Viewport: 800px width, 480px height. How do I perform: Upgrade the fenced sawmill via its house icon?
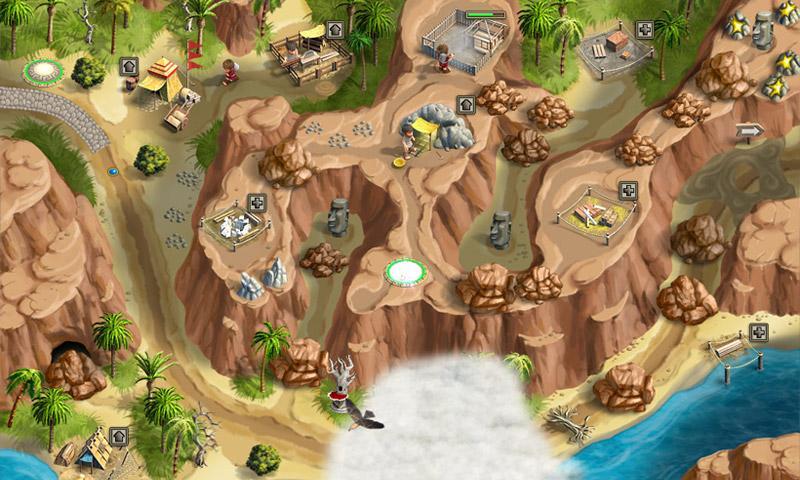335,28
